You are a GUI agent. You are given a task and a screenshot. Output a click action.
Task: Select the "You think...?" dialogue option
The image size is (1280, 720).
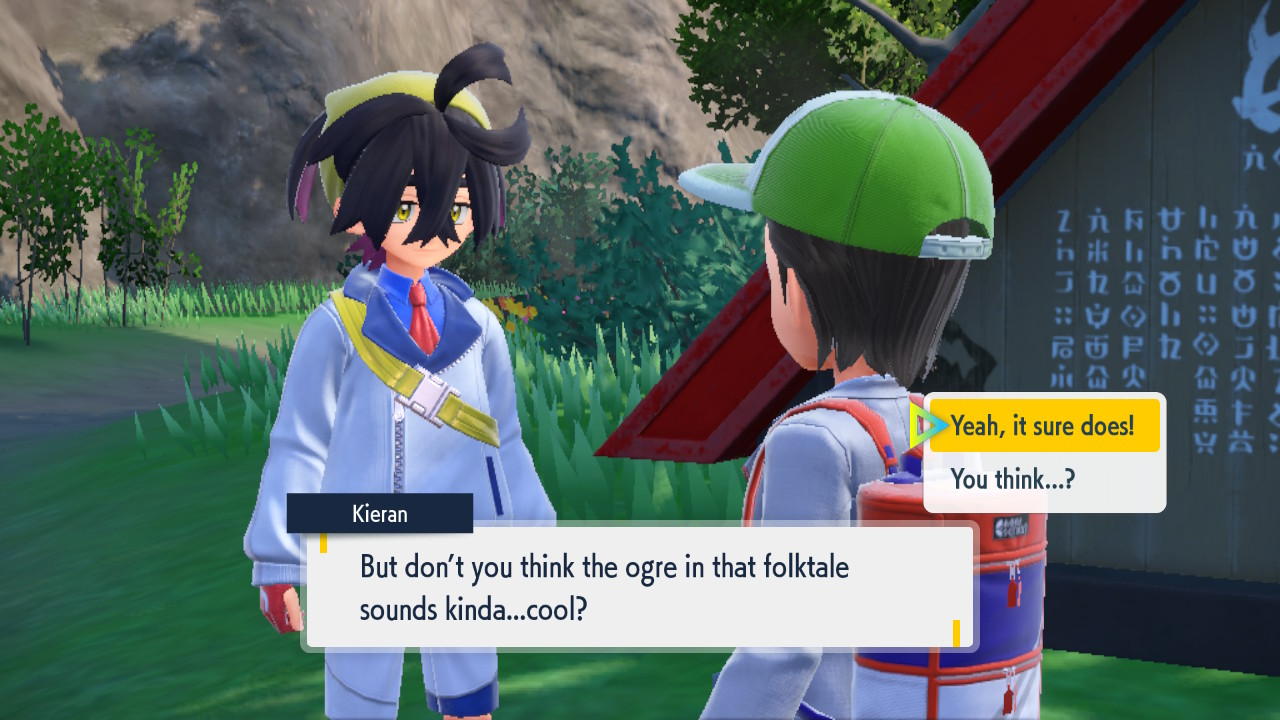[1013, 480]
